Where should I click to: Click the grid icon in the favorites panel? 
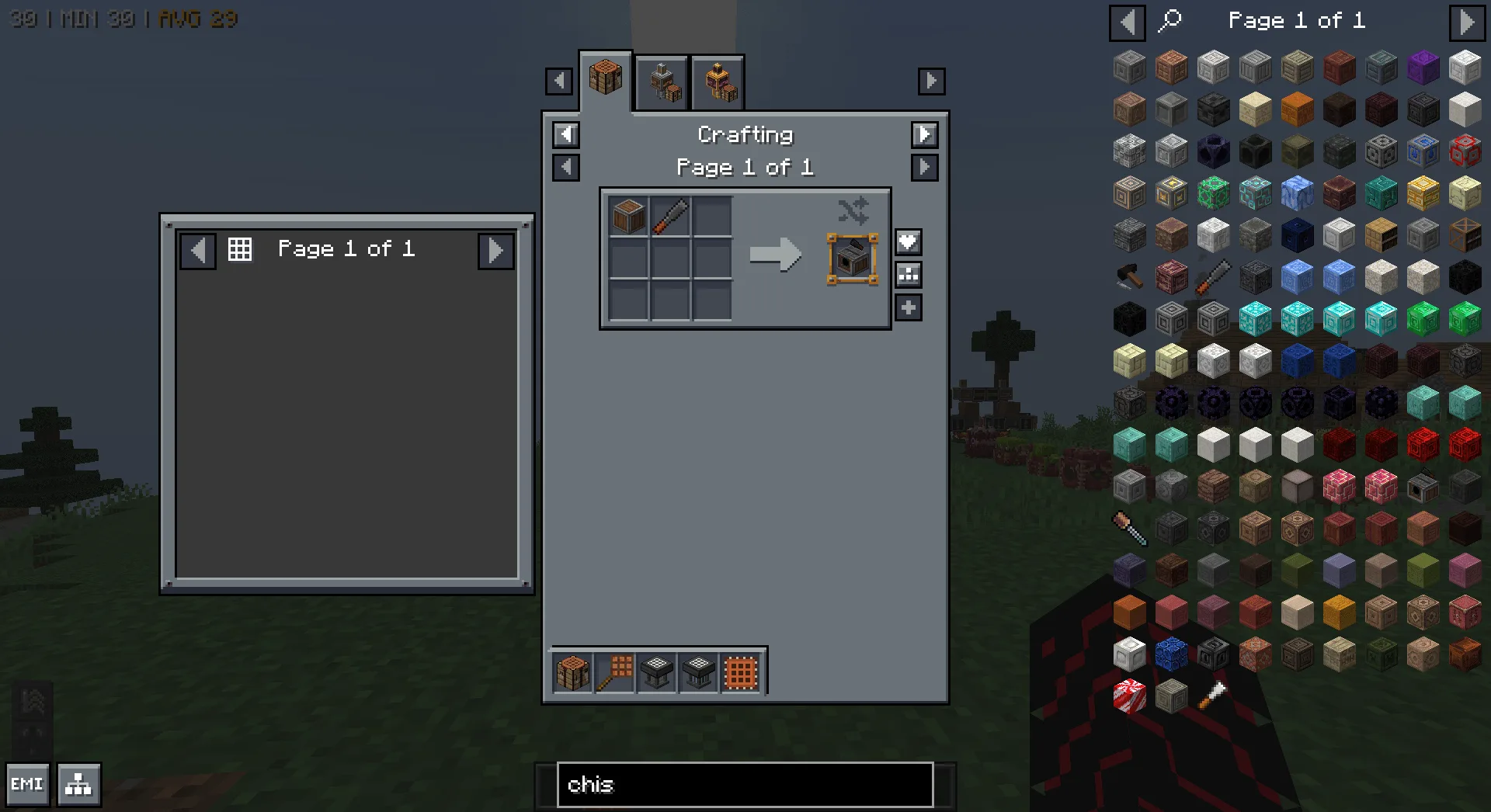click(239, 249)
